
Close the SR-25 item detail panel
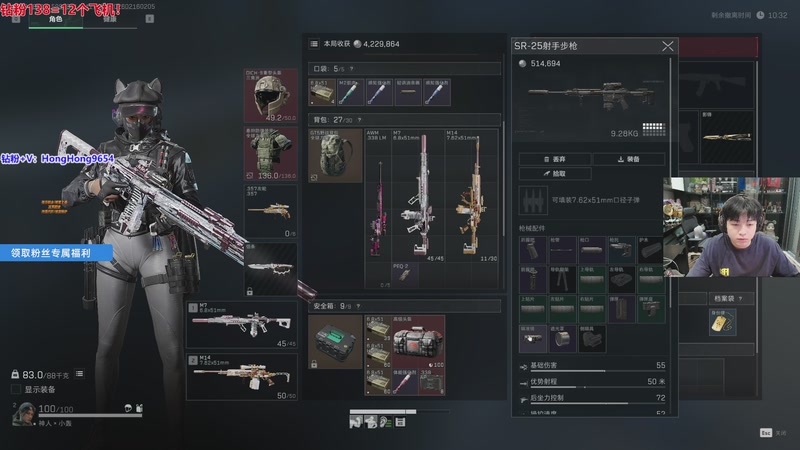(668, 46)
